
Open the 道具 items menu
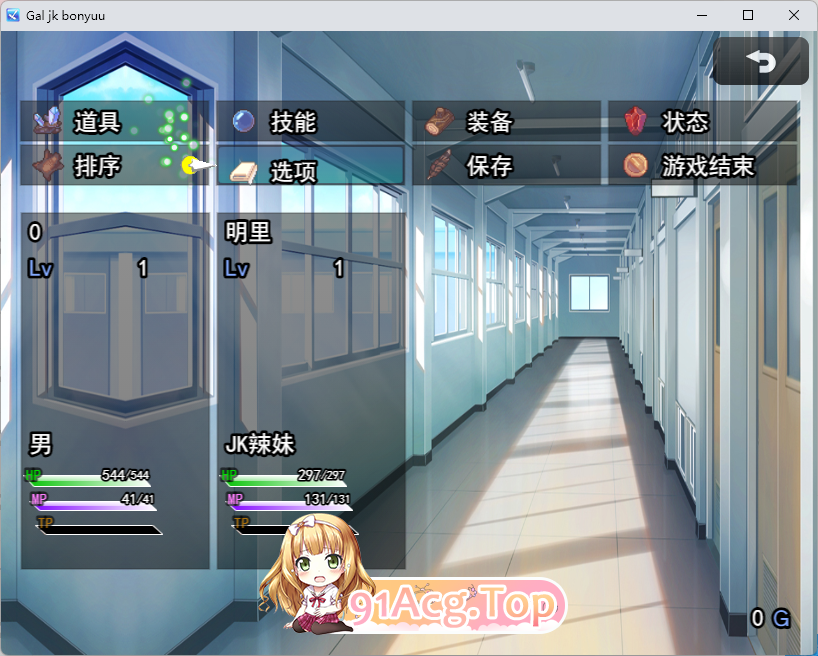pos(114,122)
